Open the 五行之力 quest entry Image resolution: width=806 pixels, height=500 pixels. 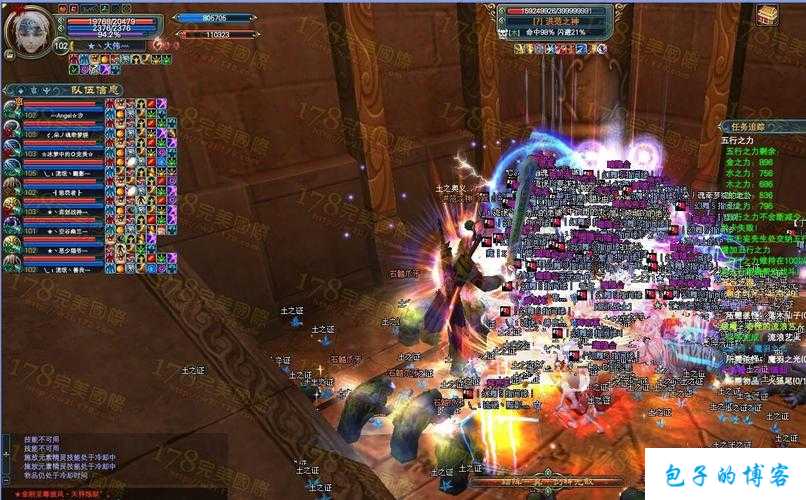pyautogui.click(x=738, y=141)
